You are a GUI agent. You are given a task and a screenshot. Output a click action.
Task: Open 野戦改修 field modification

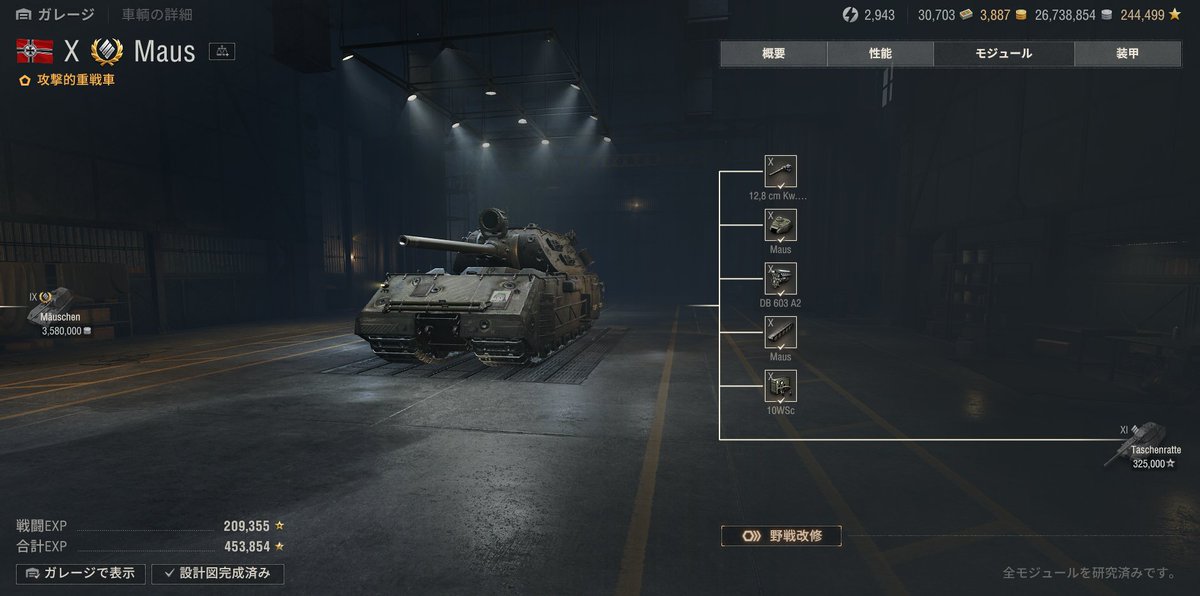tap(780, 536)
